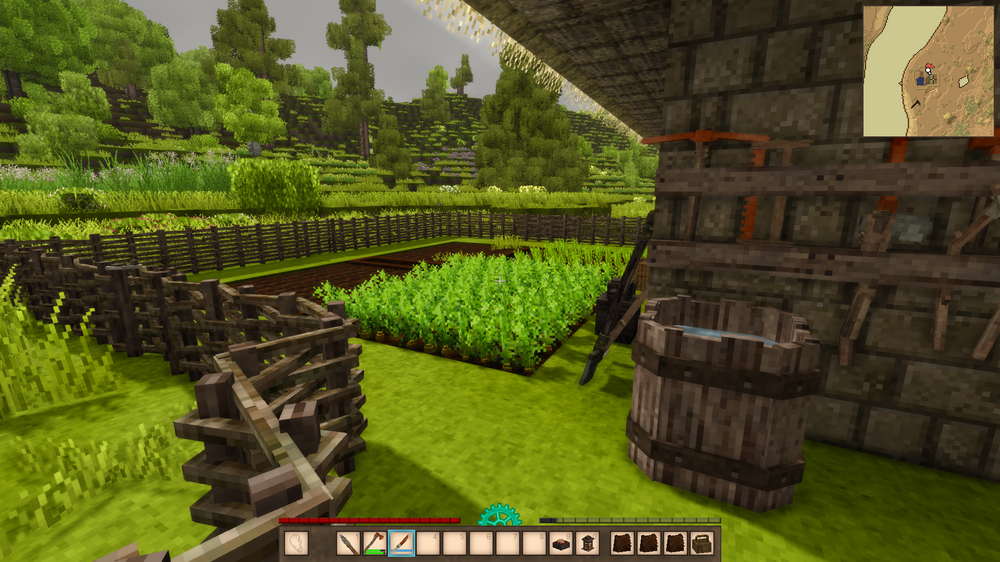Choose the lantern in hotbar slot 0
Screen dimensions: 1000x562
587,543
